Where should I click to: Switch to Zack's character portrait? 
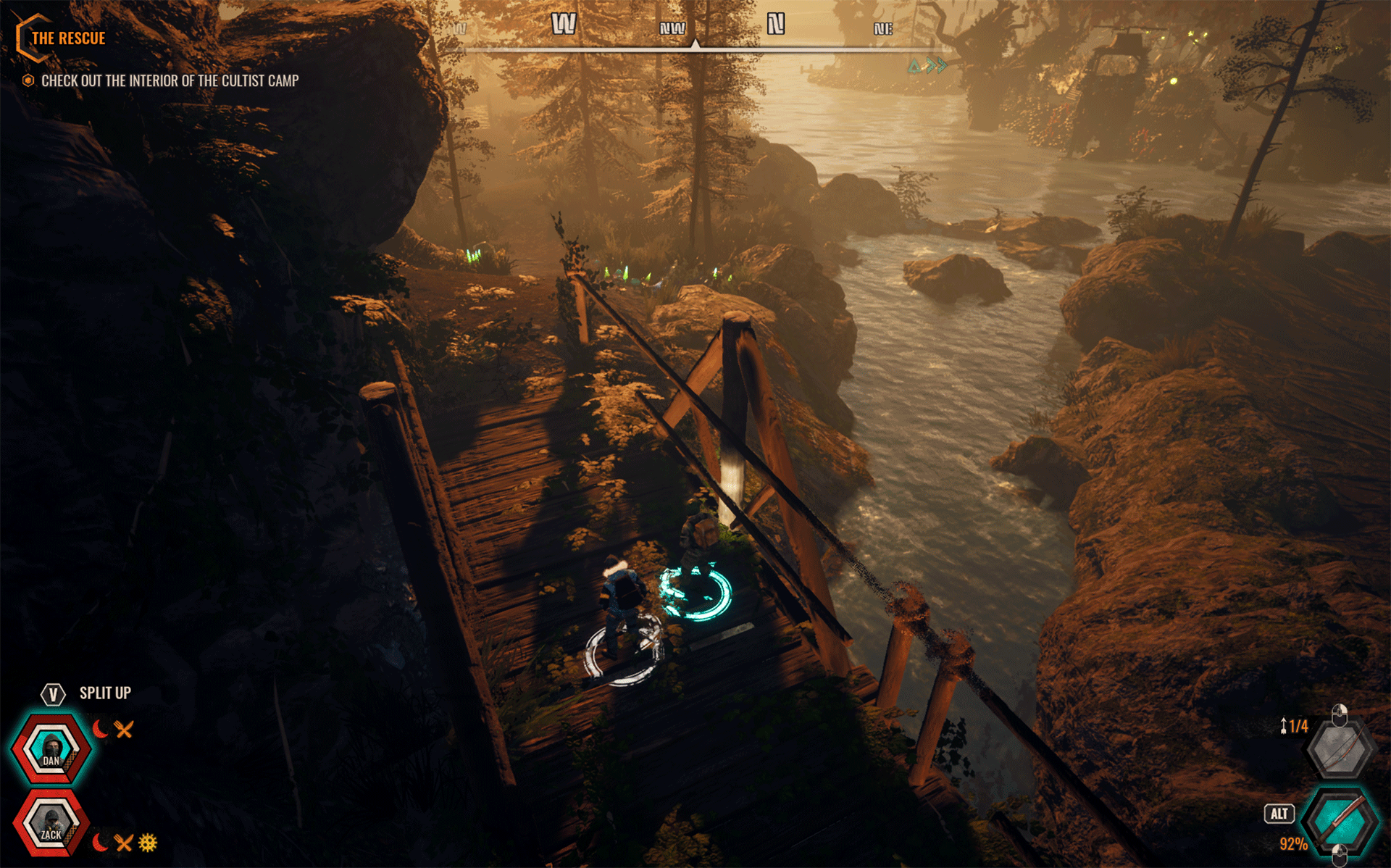[51, 824]
